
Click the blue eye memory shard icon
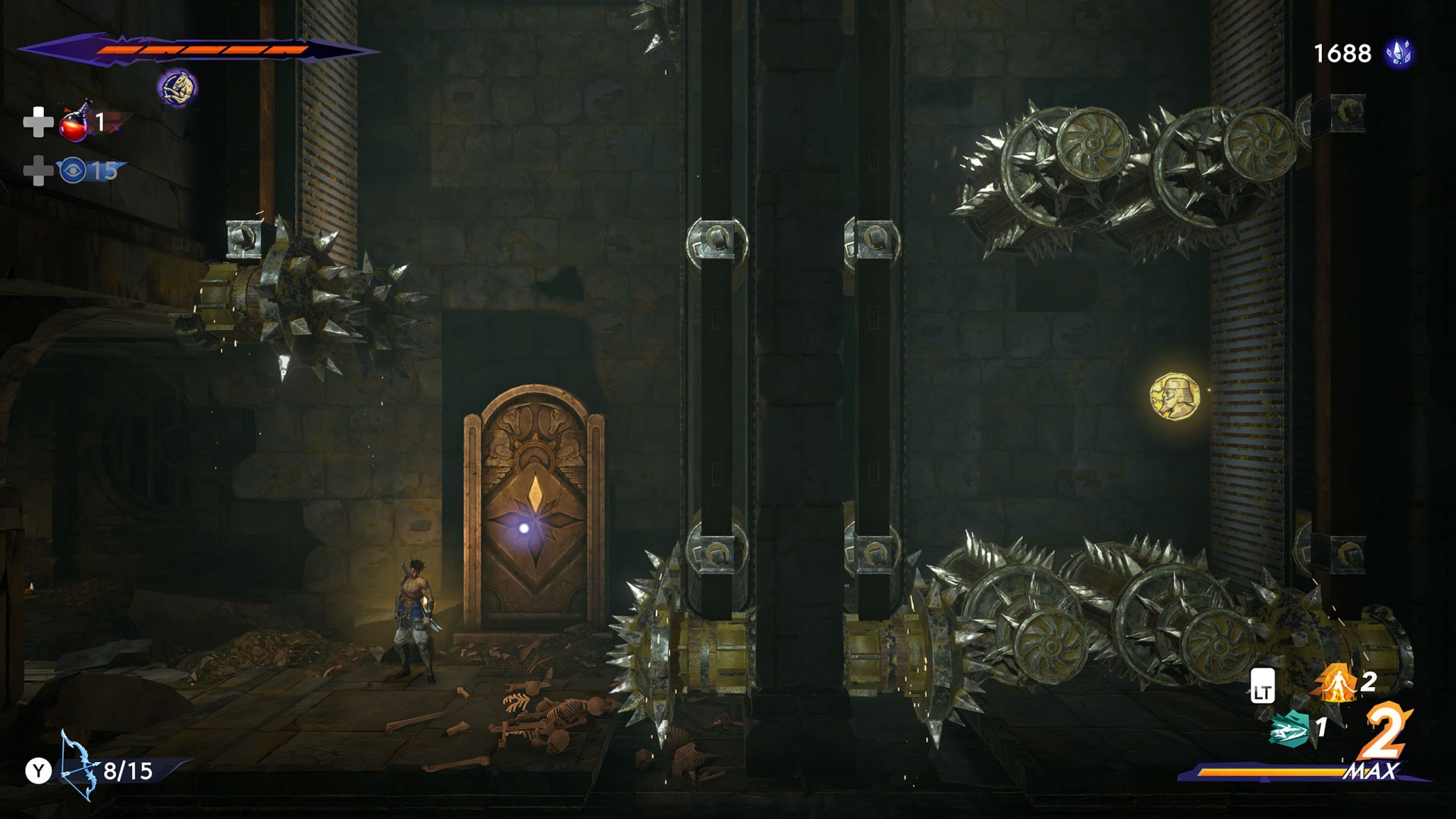pos(73,171)
